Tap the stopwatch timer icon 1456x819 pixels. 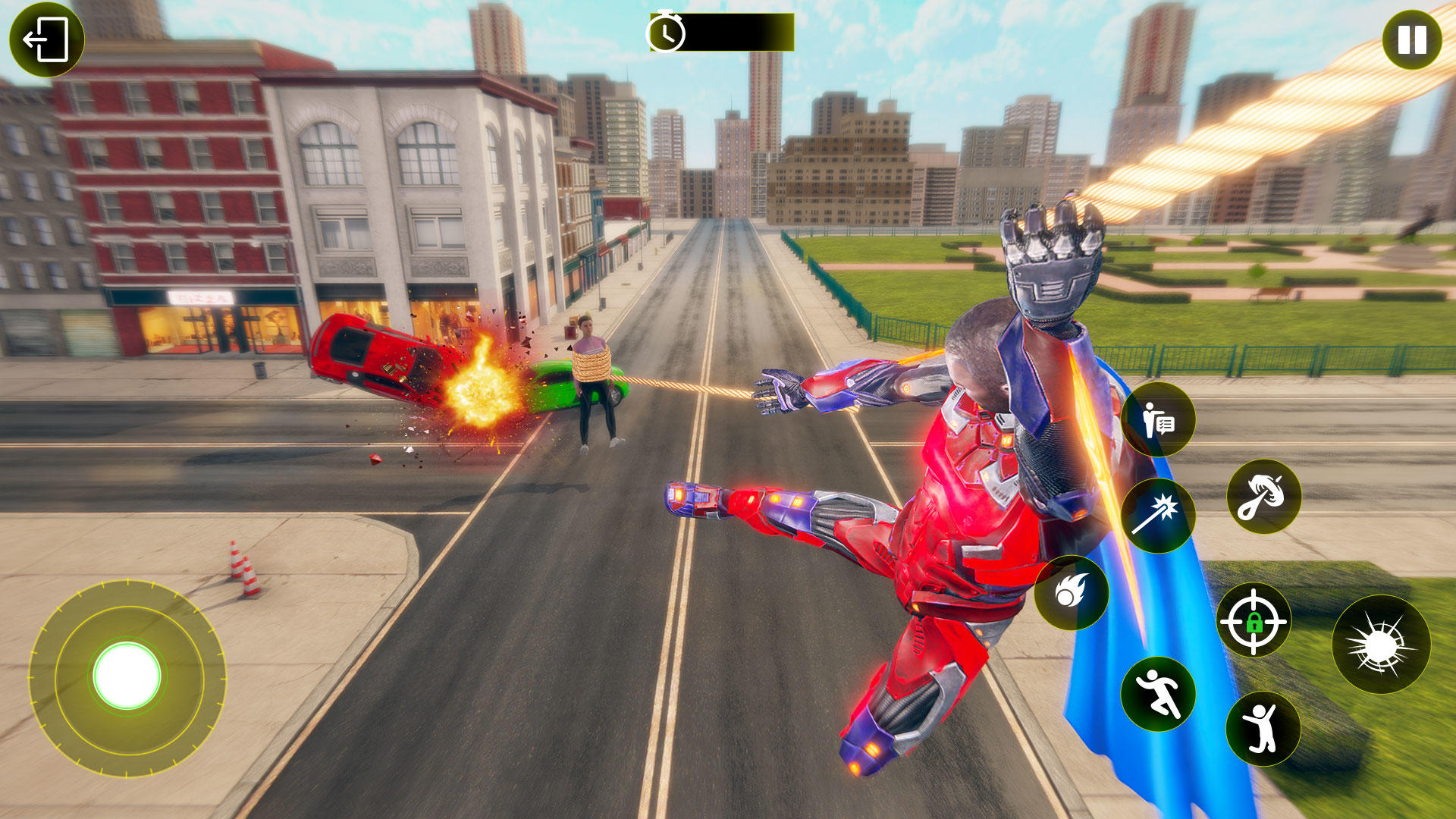(x=667, y=33)
